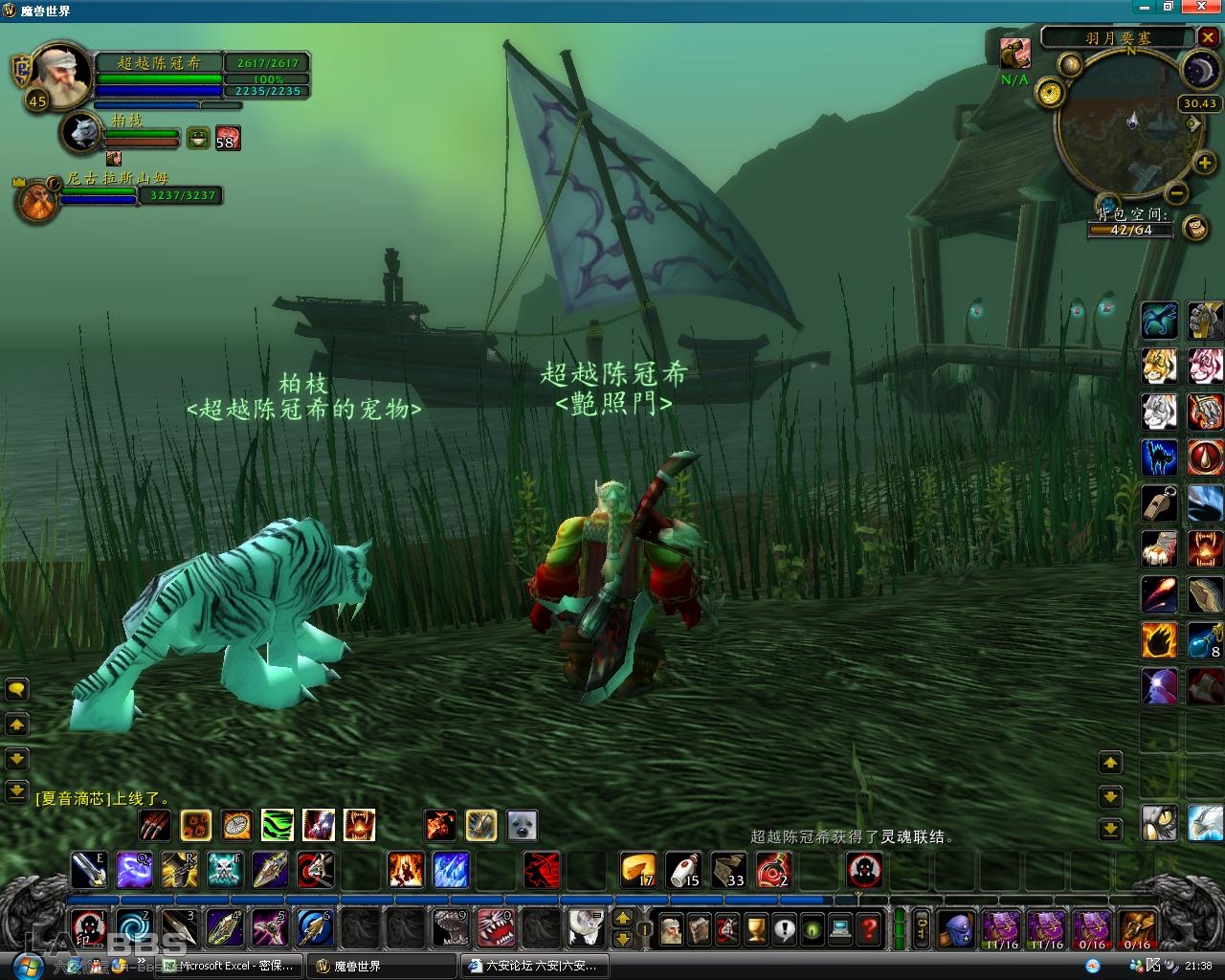Image resolution: width=1225 pixels, height=980 pixels.
Task: Open Microsoft Excel from the taskbar
Action: (x=229, y=966)
